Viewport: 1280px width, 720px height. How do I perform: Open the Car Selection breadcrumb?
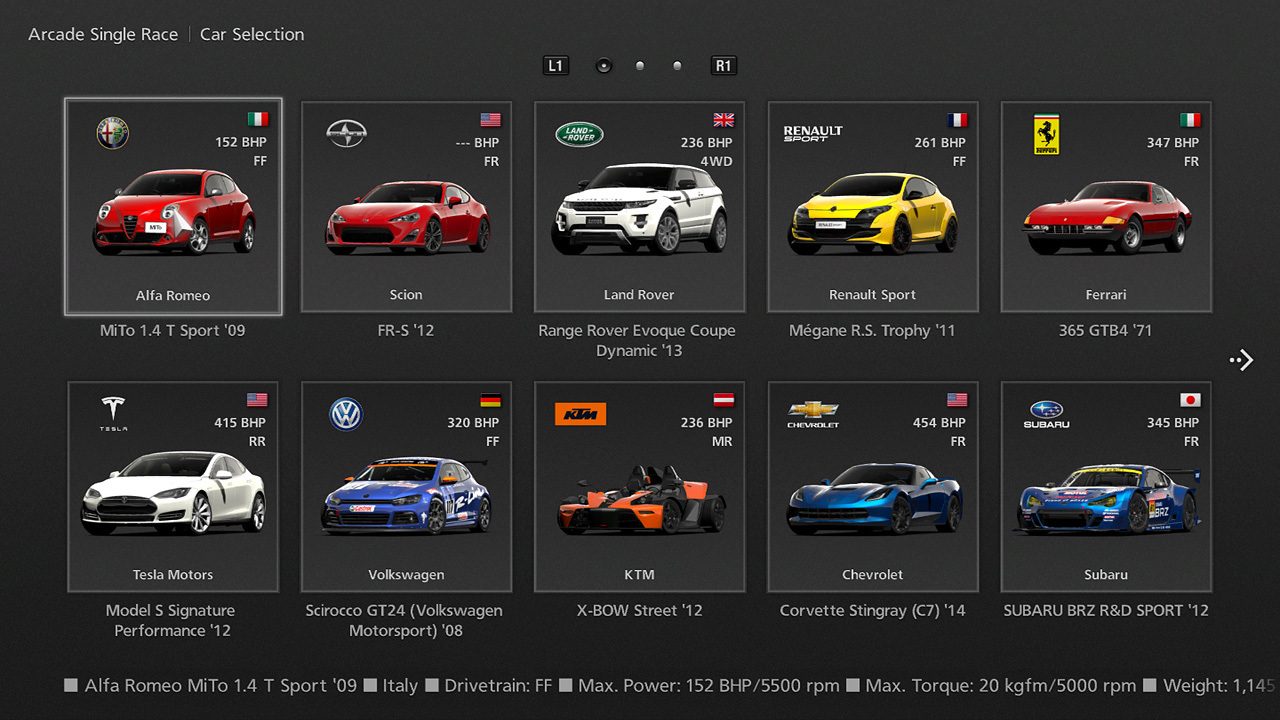251,34
